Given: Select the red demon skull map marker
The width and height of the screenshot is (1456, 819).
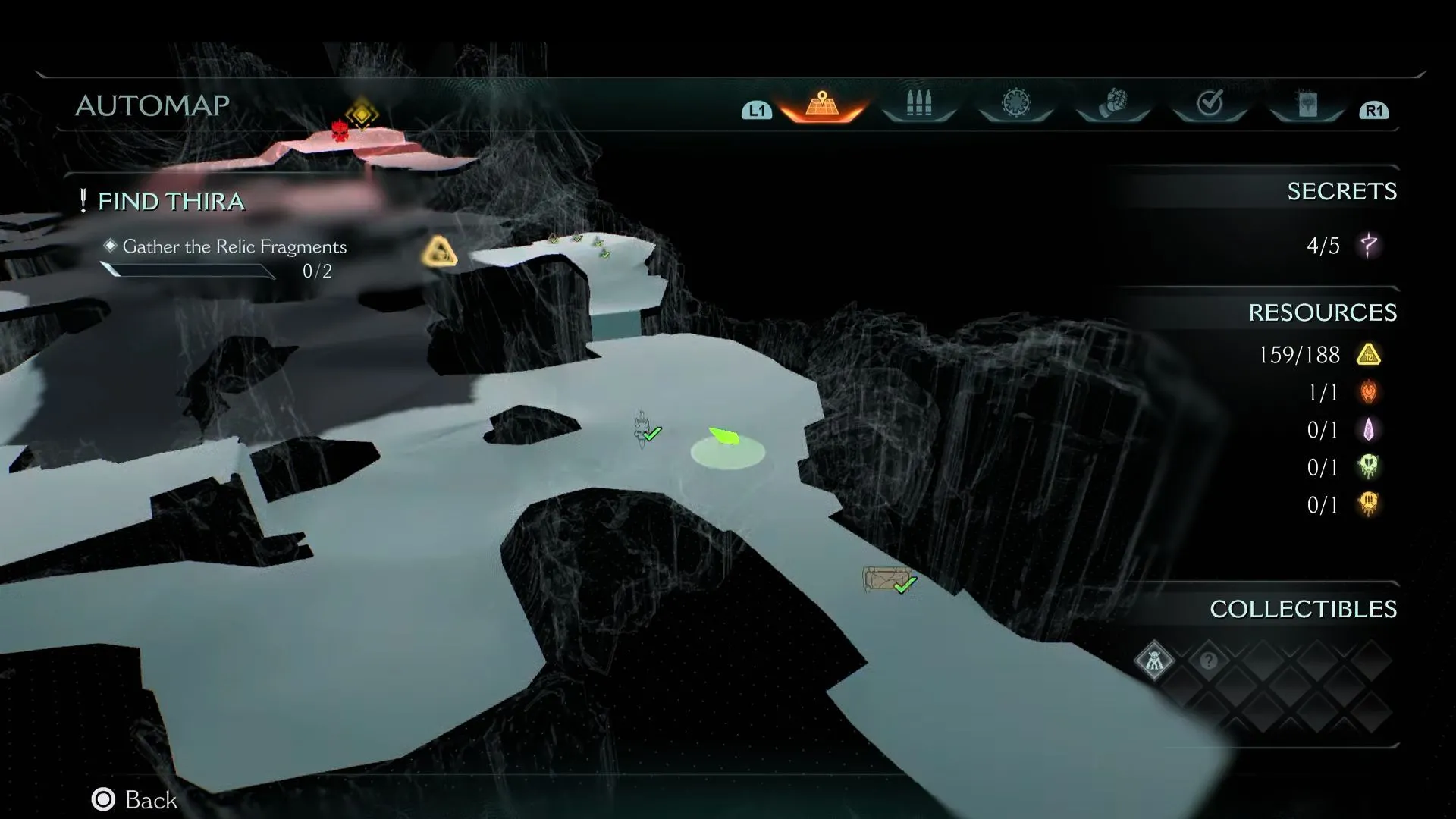Looking at the screenshot, I should [x=340, y=130].
